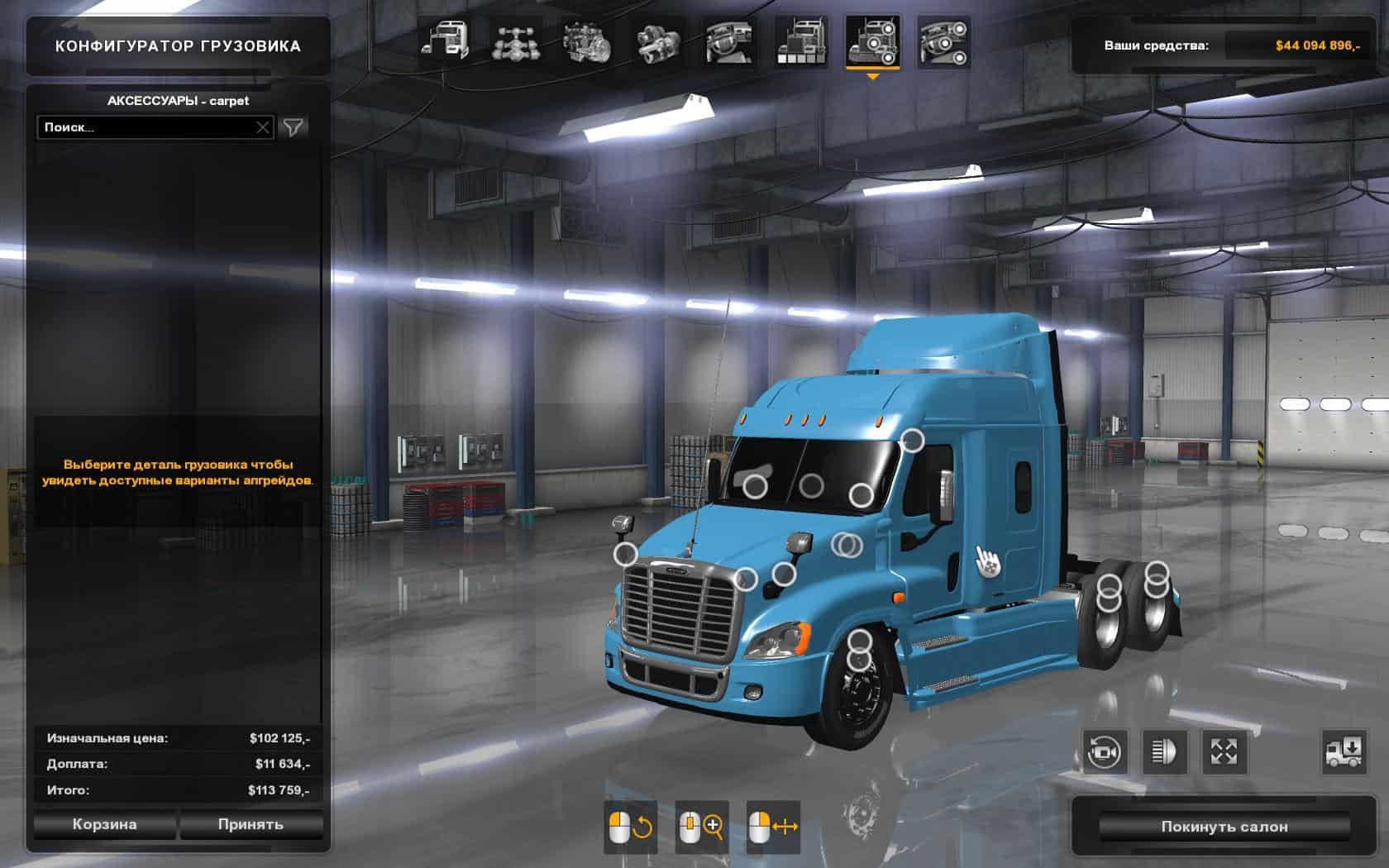Leave the shop via Покинуть салон

tap(1224, 827)
